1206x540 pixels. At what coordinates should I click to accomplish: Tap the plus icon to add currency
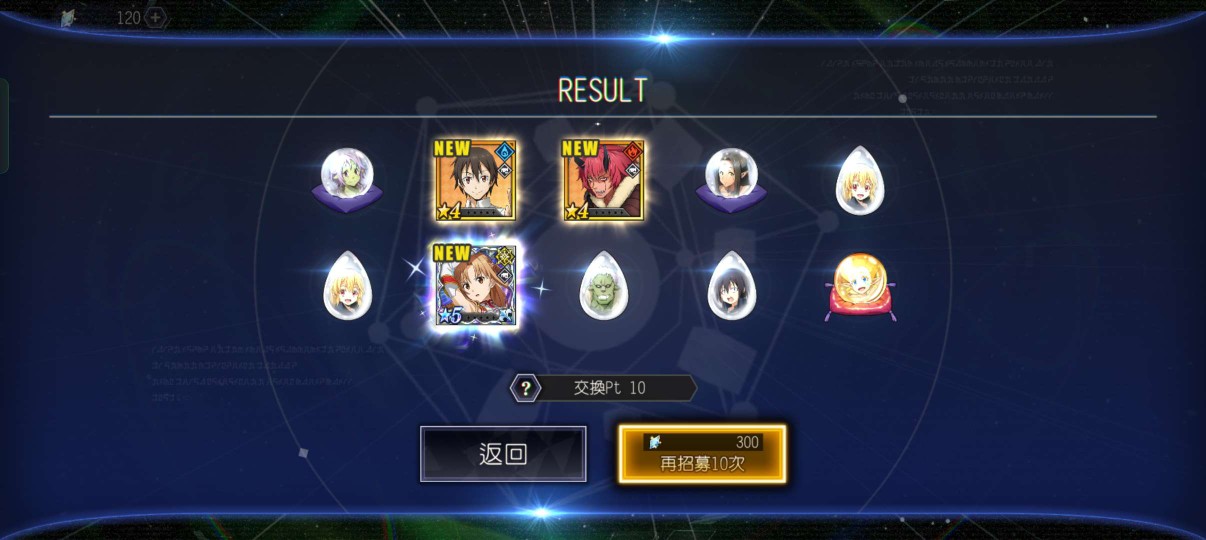pos(156,17)
